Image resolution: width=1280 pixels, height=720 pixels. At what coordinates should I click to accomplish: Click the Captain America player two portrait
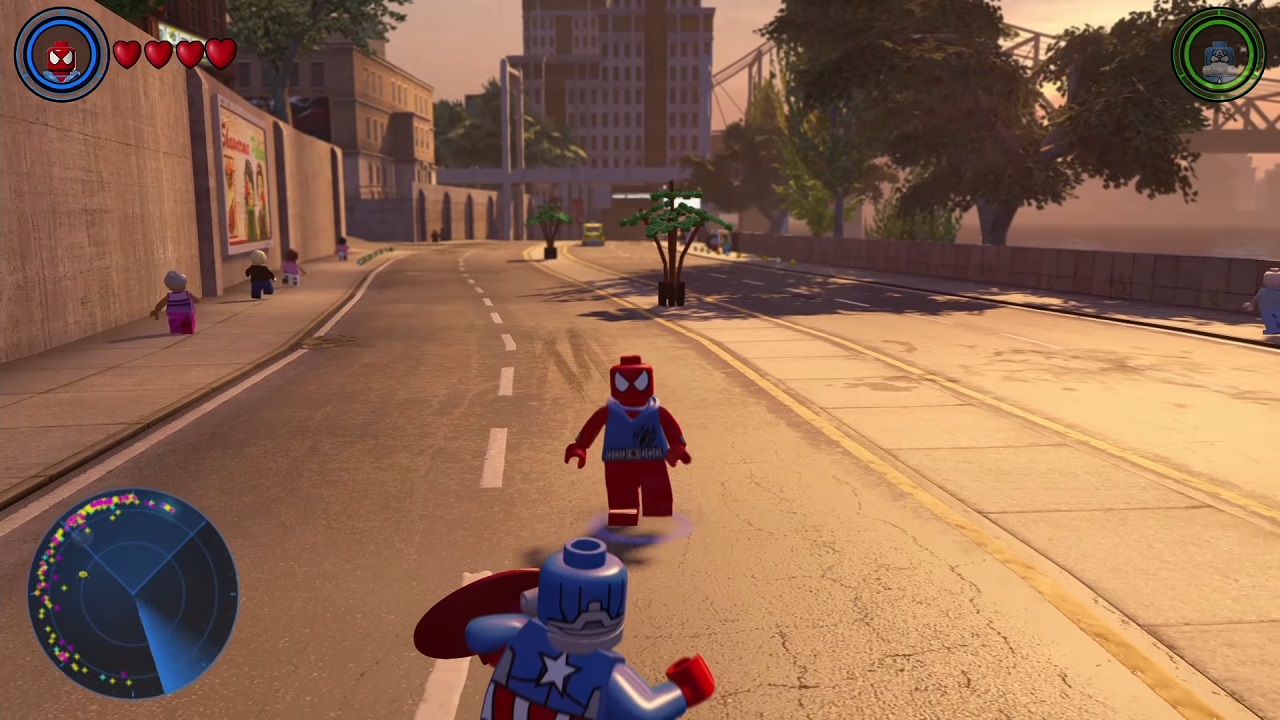pos(1218,55)
